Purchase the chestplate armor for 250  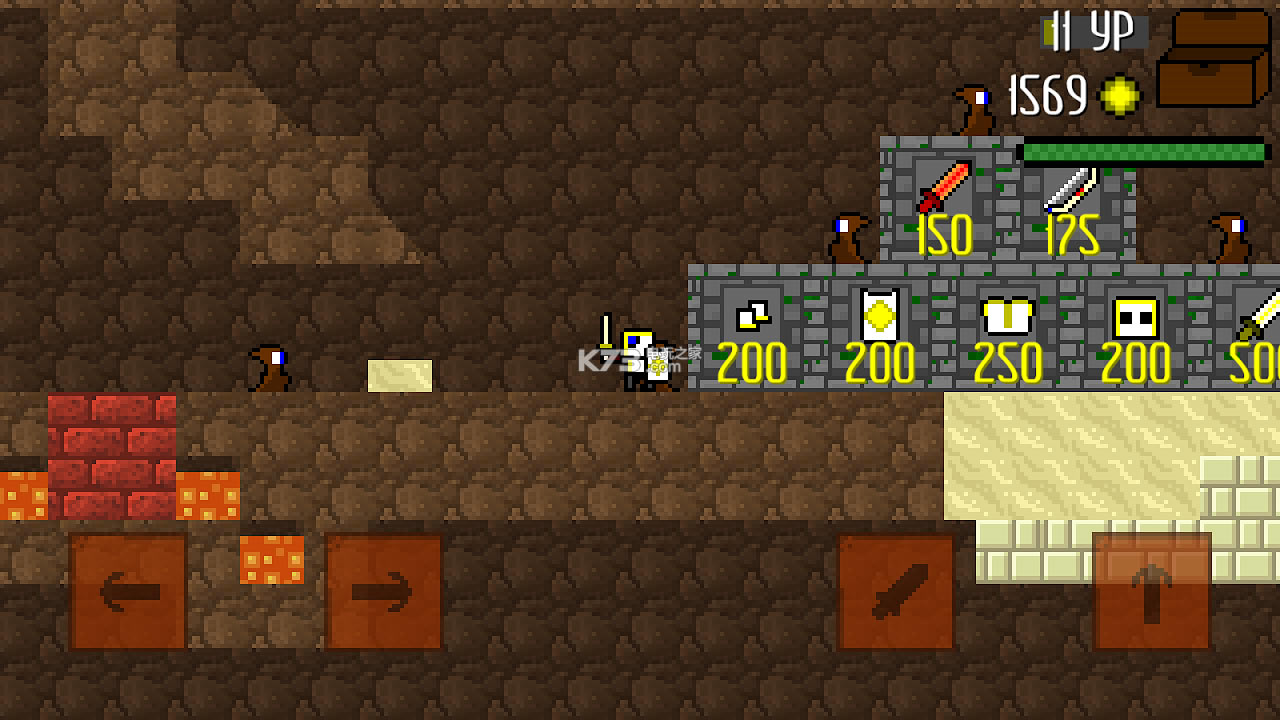[1006, 317]
